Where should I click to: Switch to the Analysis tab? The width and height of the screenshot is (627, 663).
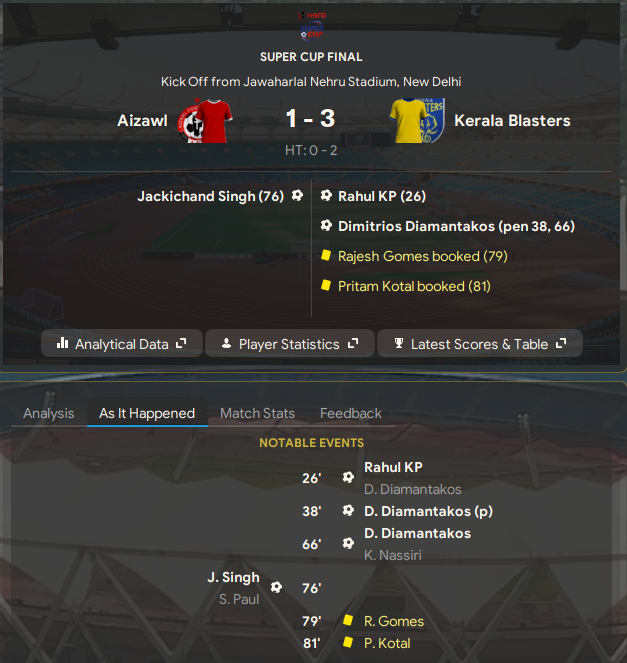coord(49,413)
